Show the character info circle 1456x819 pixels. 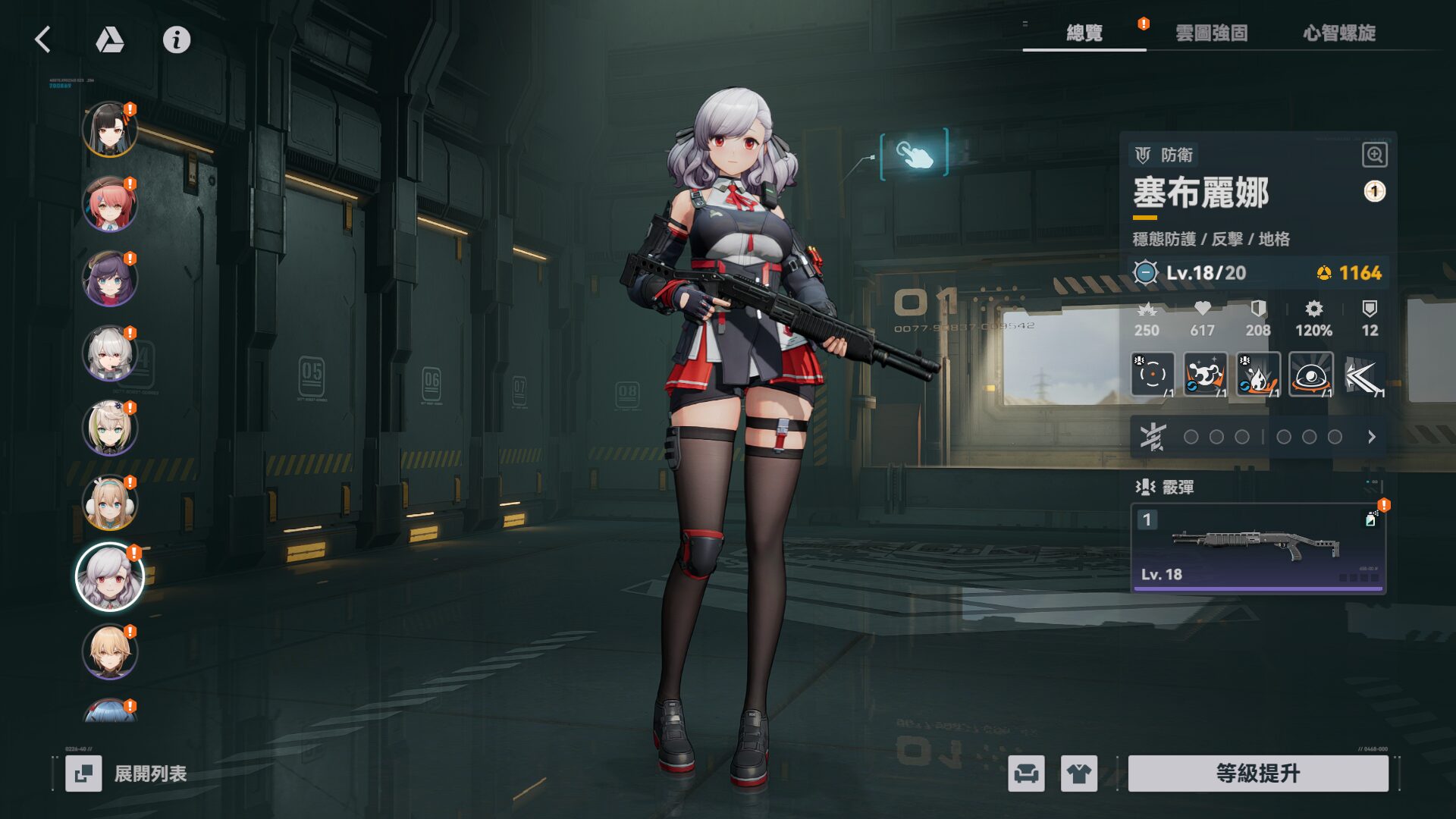point(177,39)
